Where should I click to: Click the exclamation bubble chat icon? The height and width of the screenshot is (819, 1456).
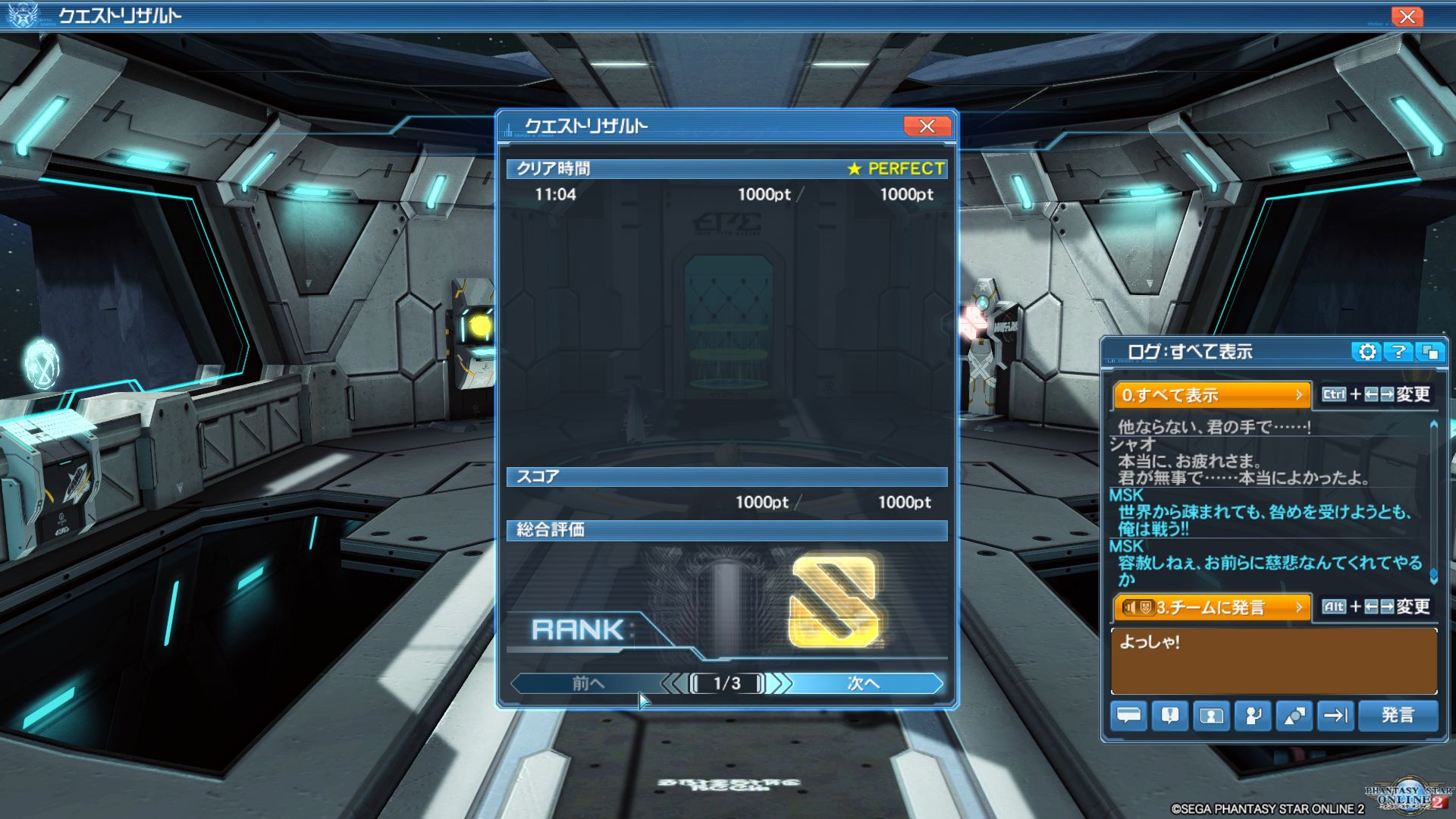1169,715
